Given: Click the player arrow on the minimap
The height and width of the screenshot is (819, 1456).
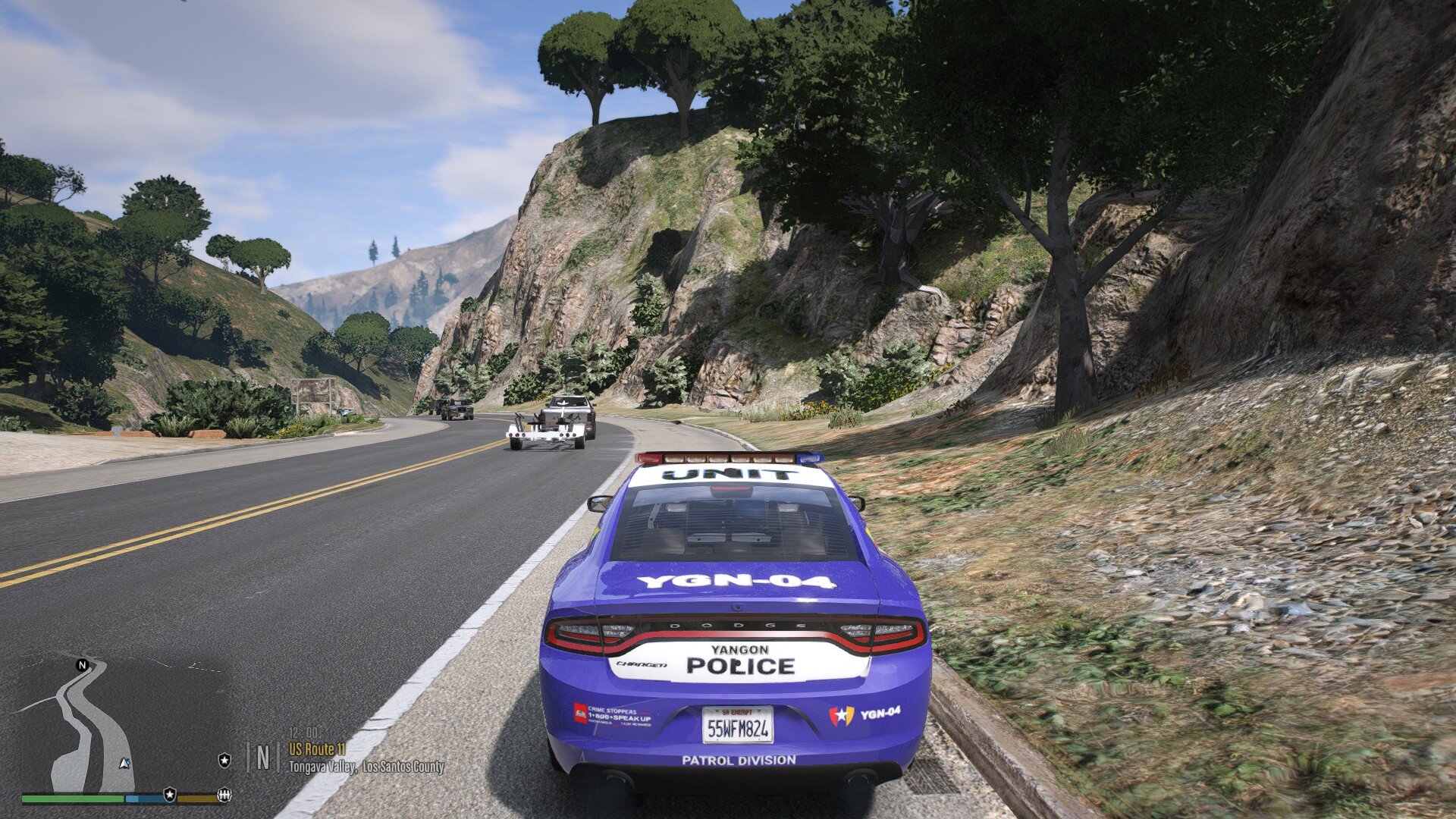Looking at the screenshot, I should tap(125, 764).
